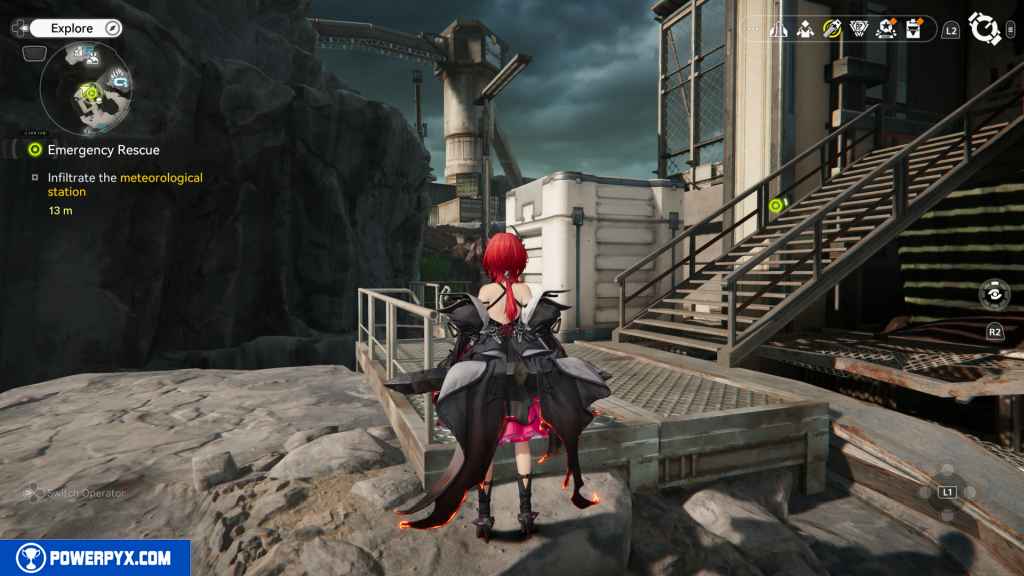Click the green objective waypoint marker
This screenshot has height=576, width=1024.
(x=775, y=205)
